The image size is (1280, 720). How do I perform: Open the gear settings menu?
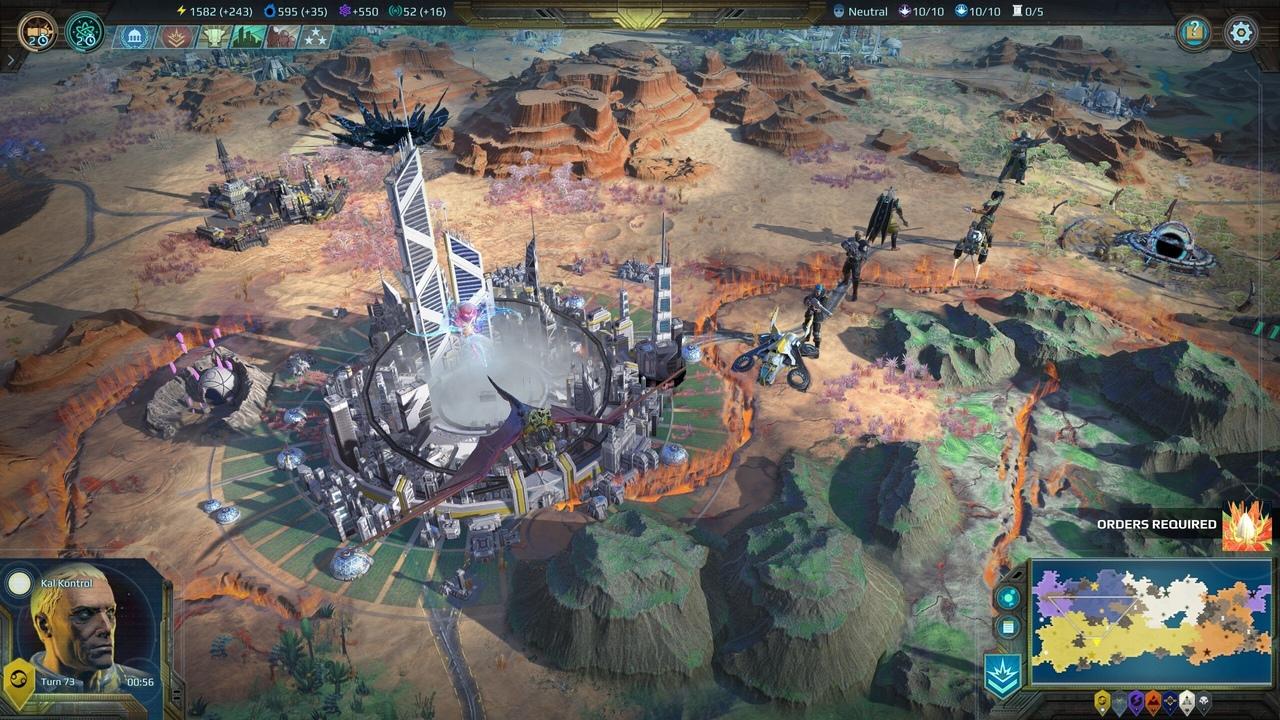tap(1241, 32)
